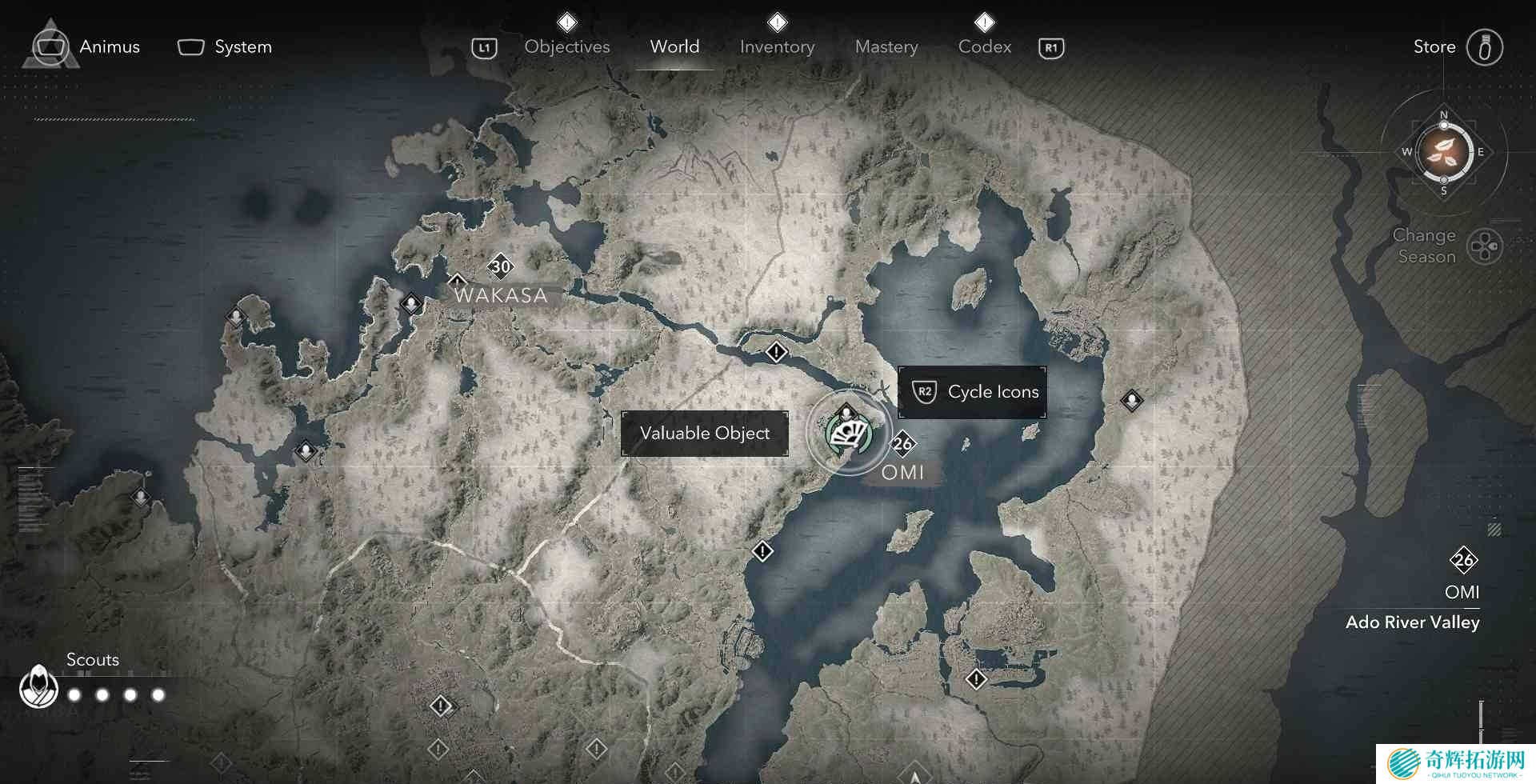Click the compass season emblem
Viewport: 1536px width, 784px height.
click(x=1444, y=151)
